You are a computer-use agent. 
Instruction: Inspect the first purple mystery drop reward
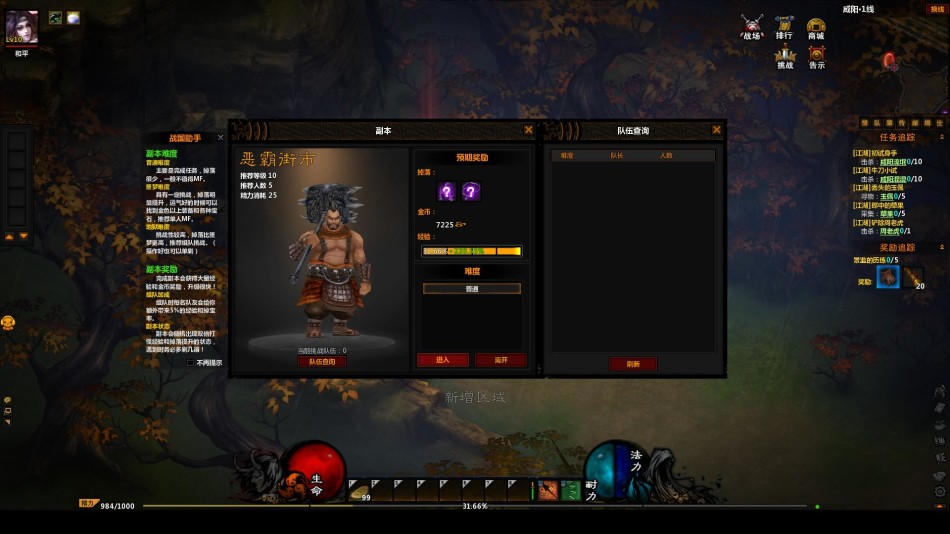point(447,191)
